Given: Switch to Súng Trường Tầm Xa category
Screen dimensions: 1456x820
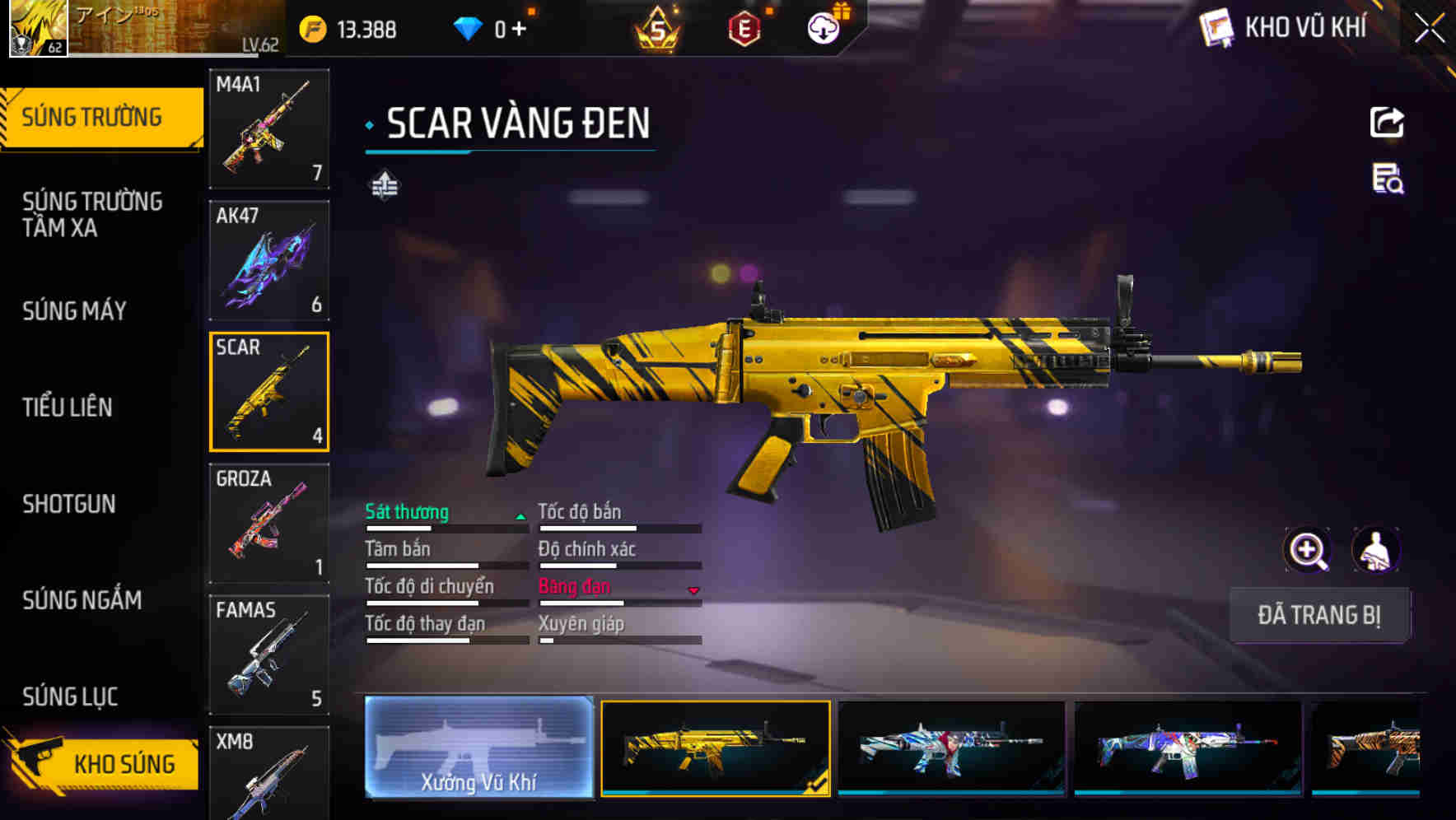Looking at the screenshot, I should coord(92,214).
